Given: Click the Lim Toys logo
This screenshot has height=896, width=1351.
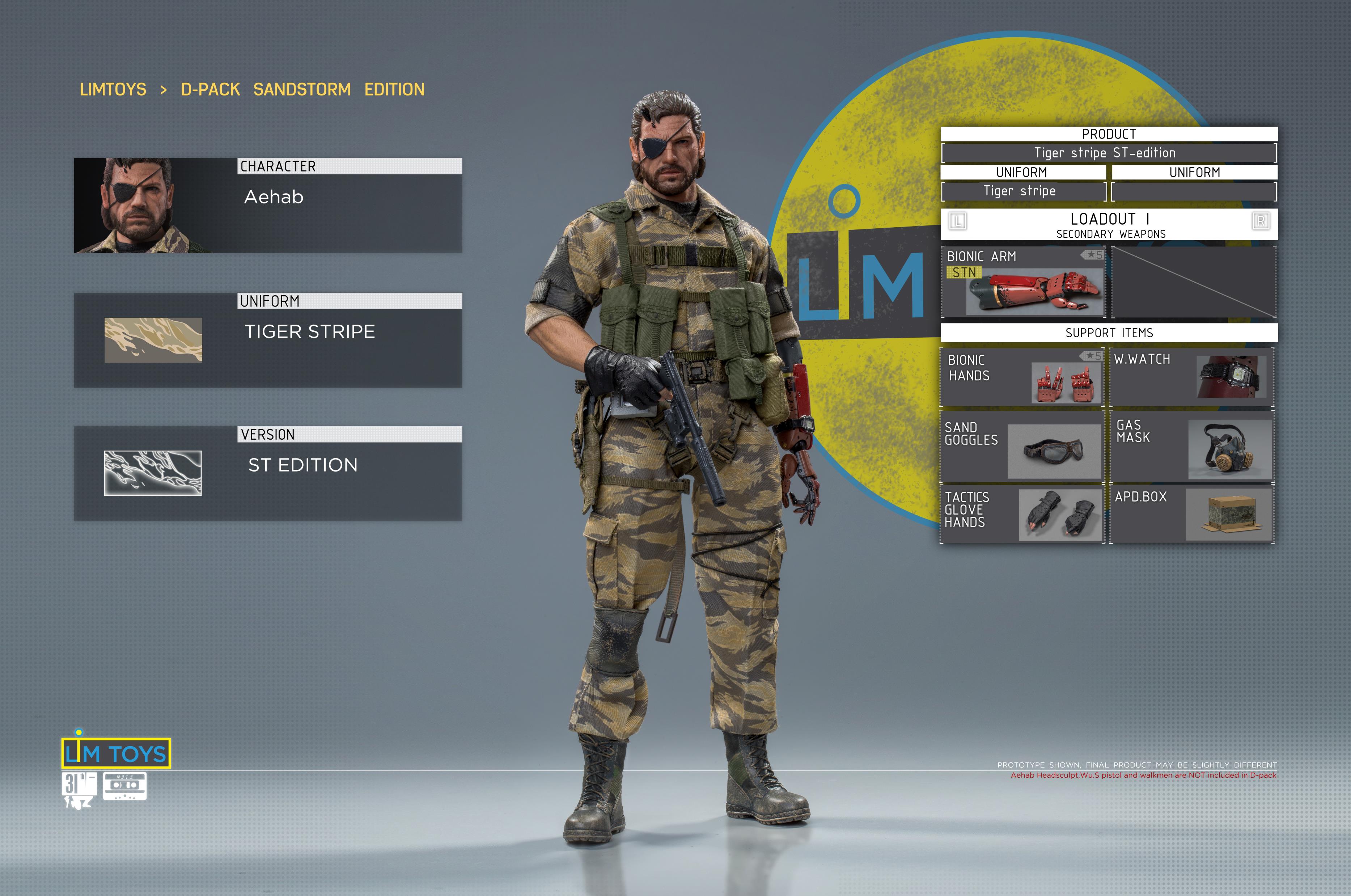Looking at the screenshot, I should coord(116,753).
